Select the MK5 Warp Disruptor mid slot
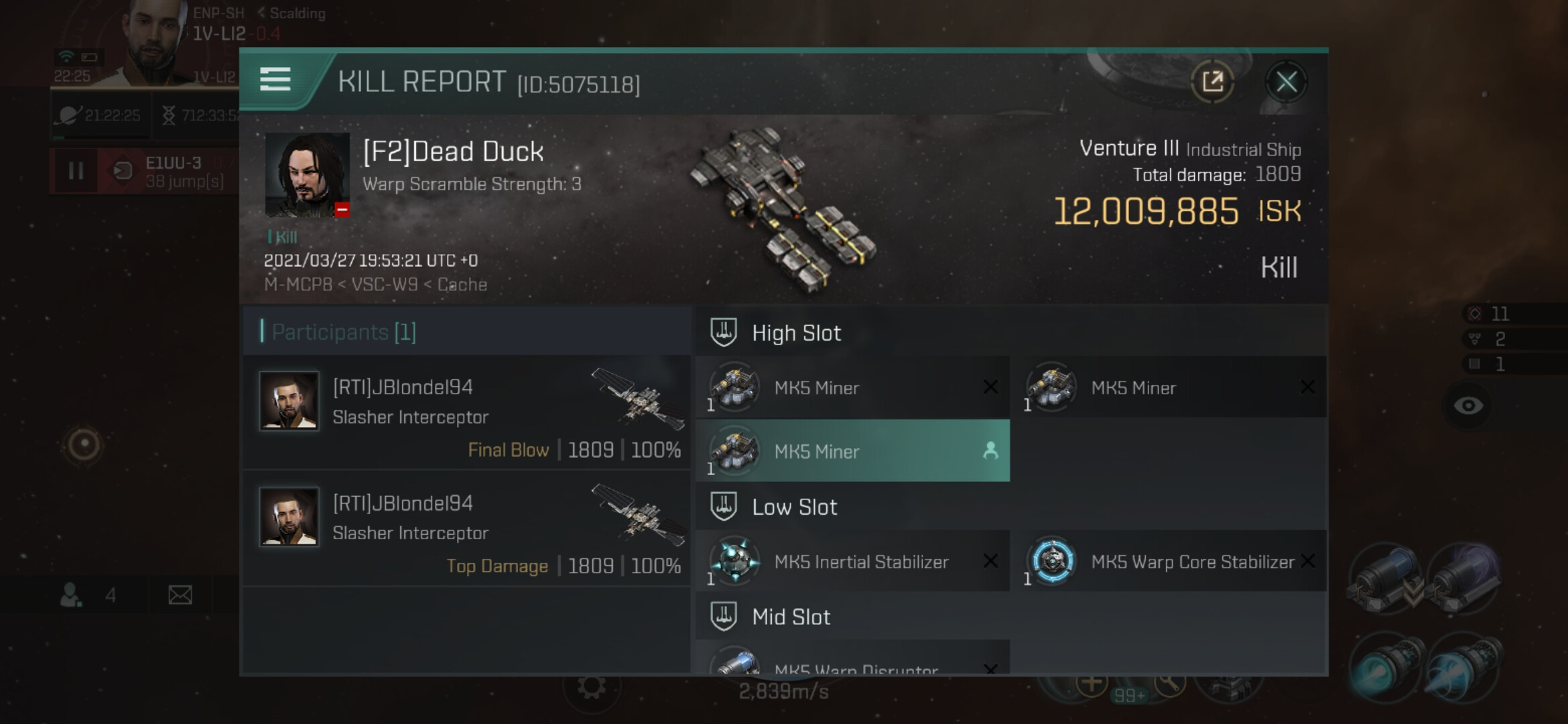 852,662
